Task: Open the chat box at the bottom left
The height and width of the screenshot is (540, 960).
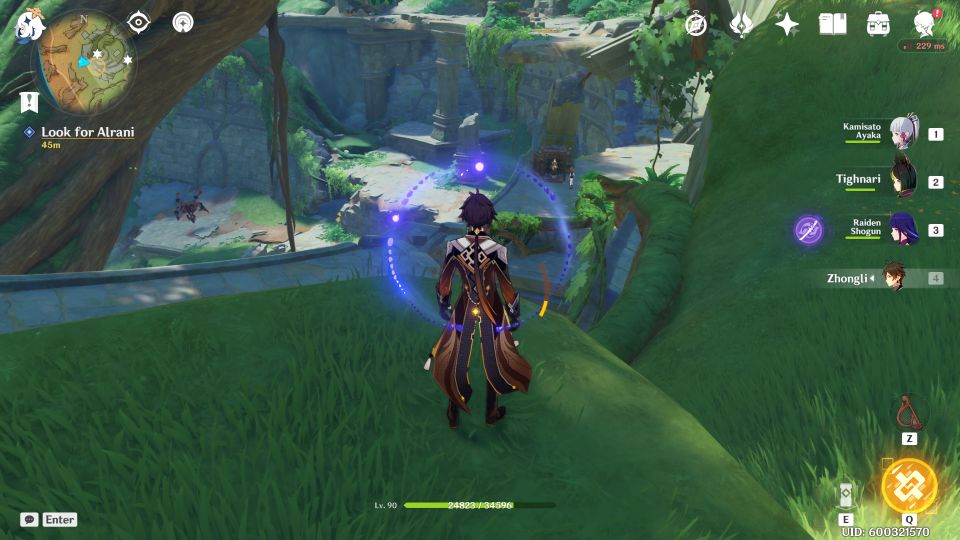Action: (x=48, y=520)
